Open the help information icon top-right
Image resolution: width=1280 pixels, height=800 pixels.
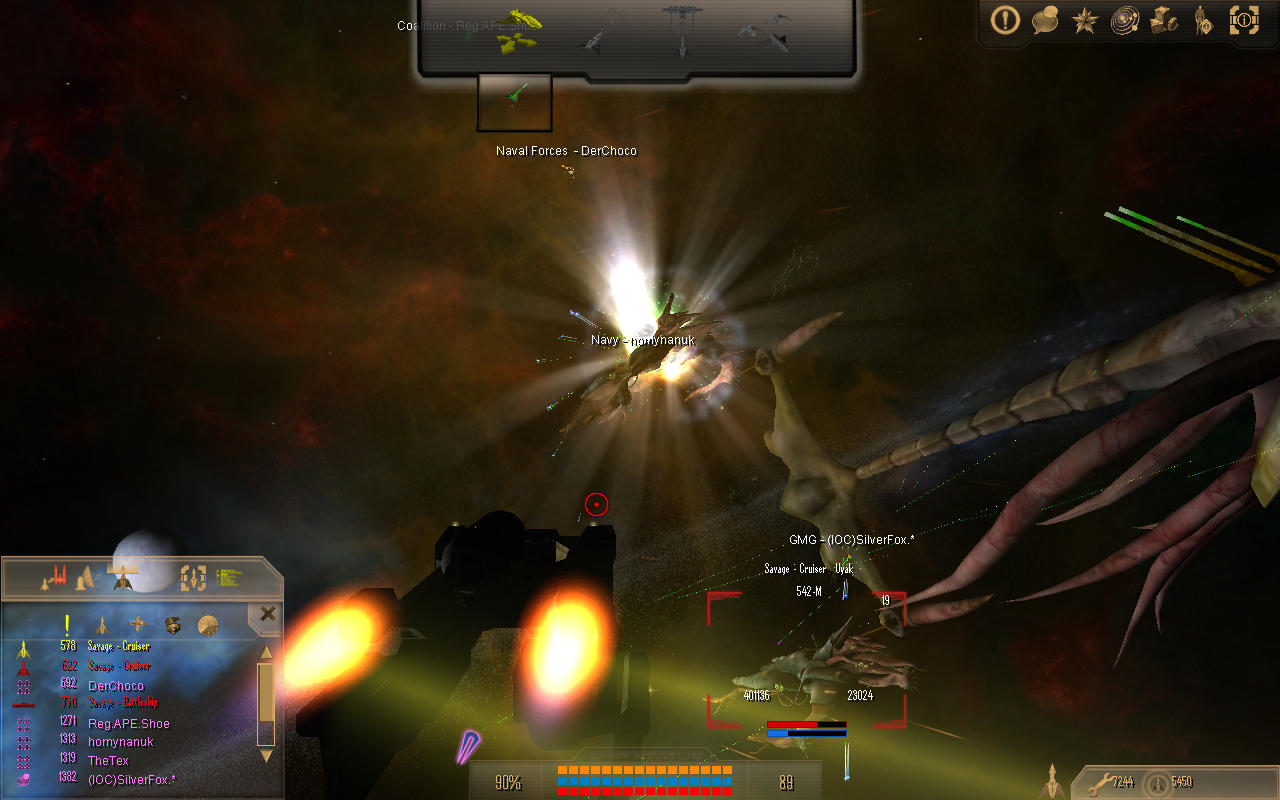coord(1244,21)
